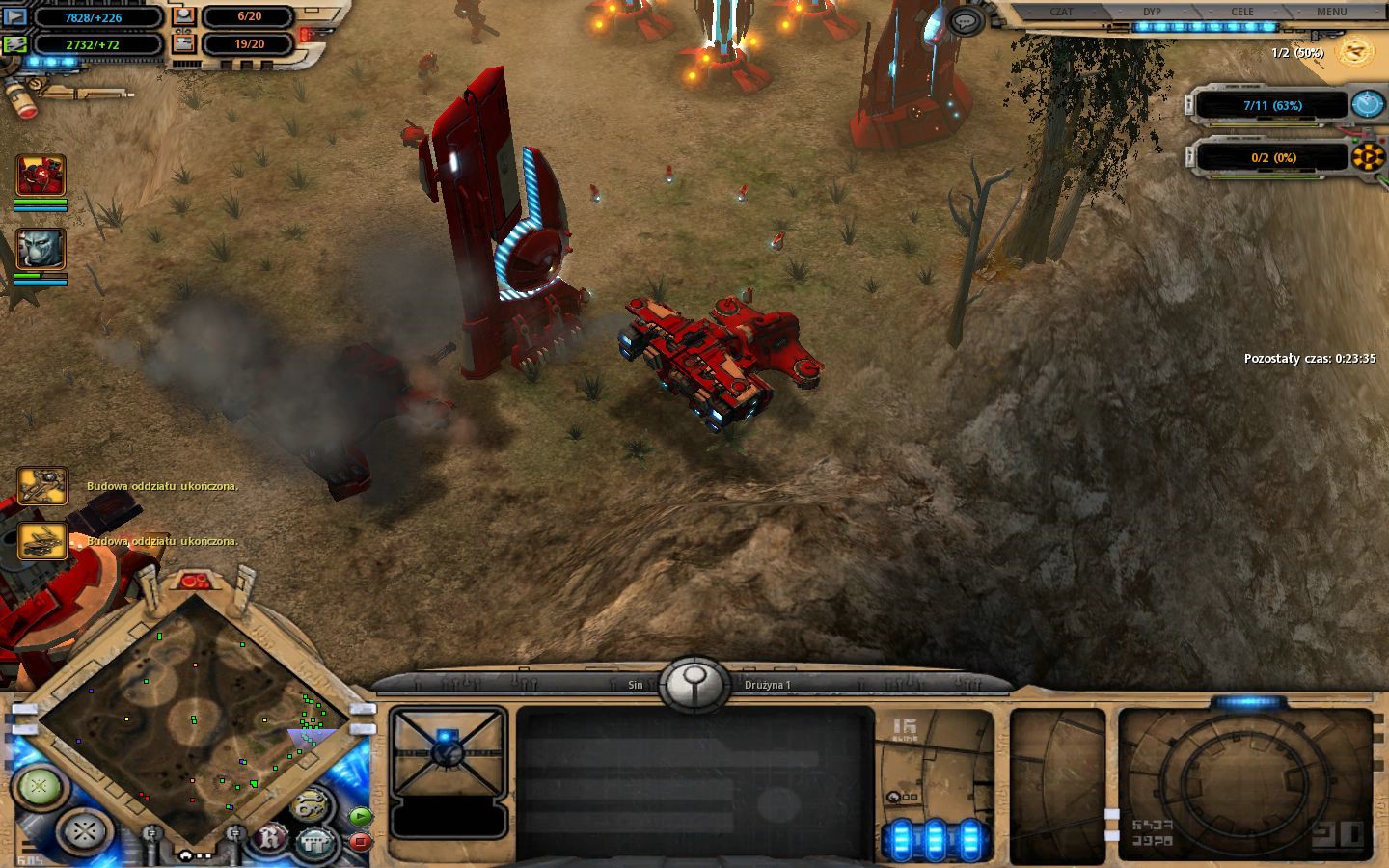Select the red commander hero portrait
This screenshot has height=868, width=1389.
pos(41,176)
